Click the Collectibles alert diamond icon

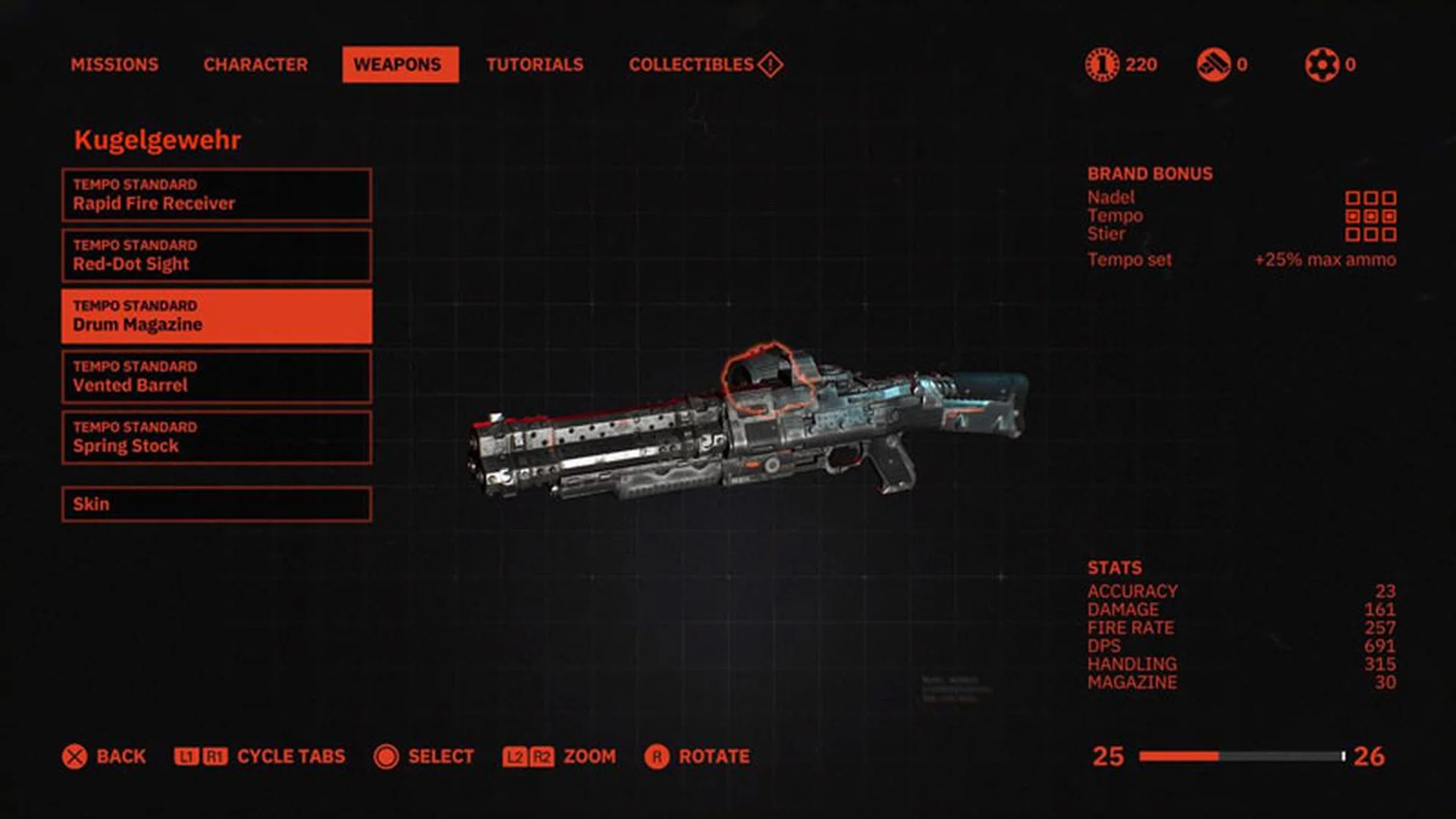coord(768,64)
